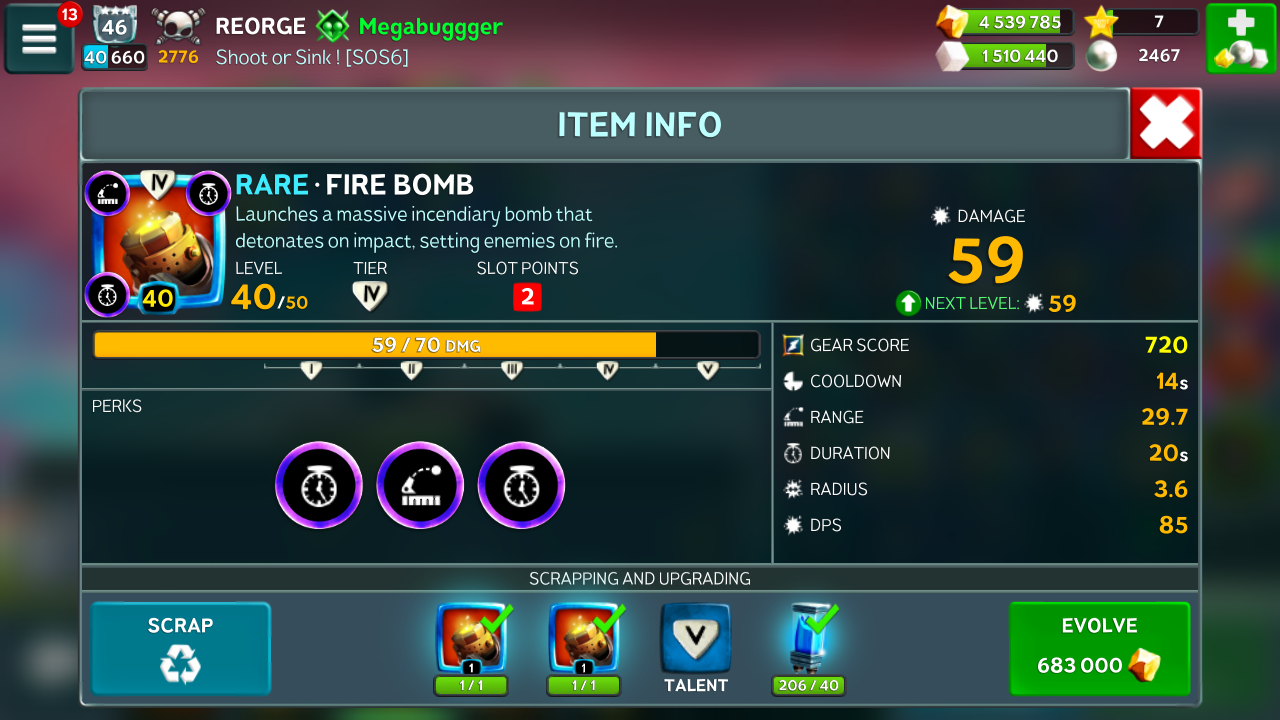Scrap the Fire Bomb item
This screenshot has width=1280, height=720.
181,648
